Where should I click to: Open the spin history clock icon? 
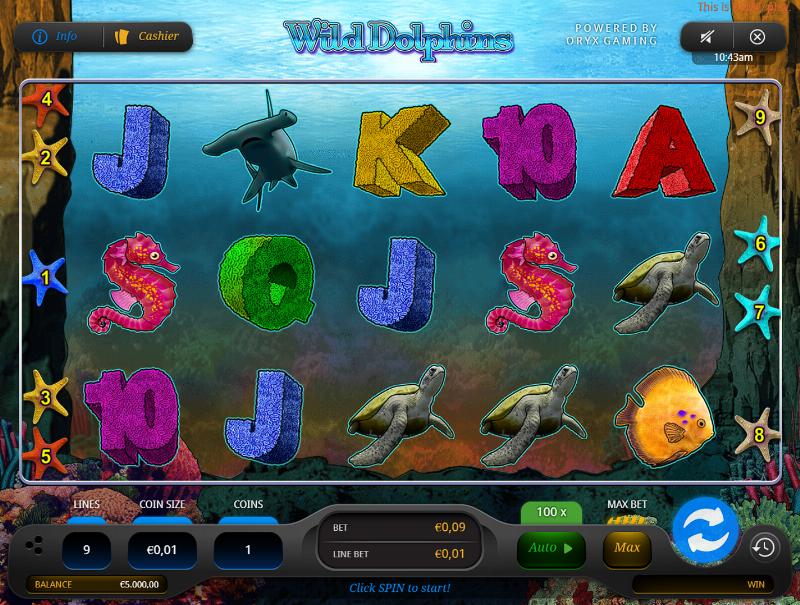click(x=764, y=546)
